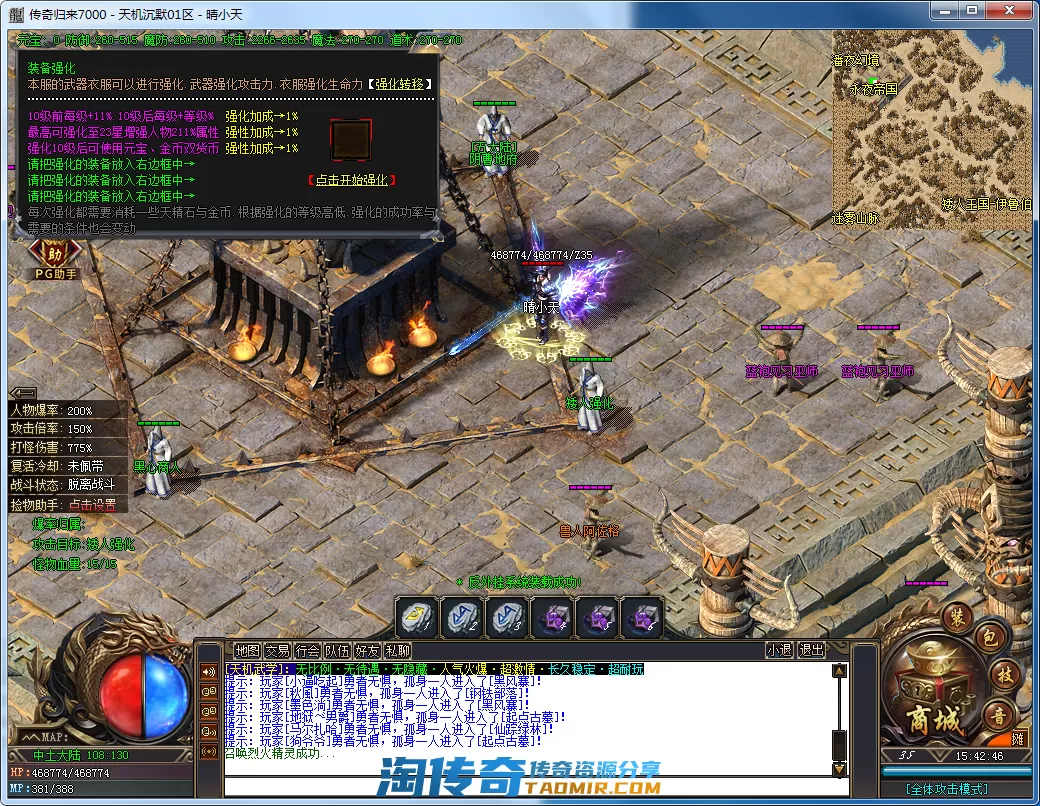The width and height of the screenshot is (1040, 806).
Task: Click the 小退 logout button
Action: (779, 650)
